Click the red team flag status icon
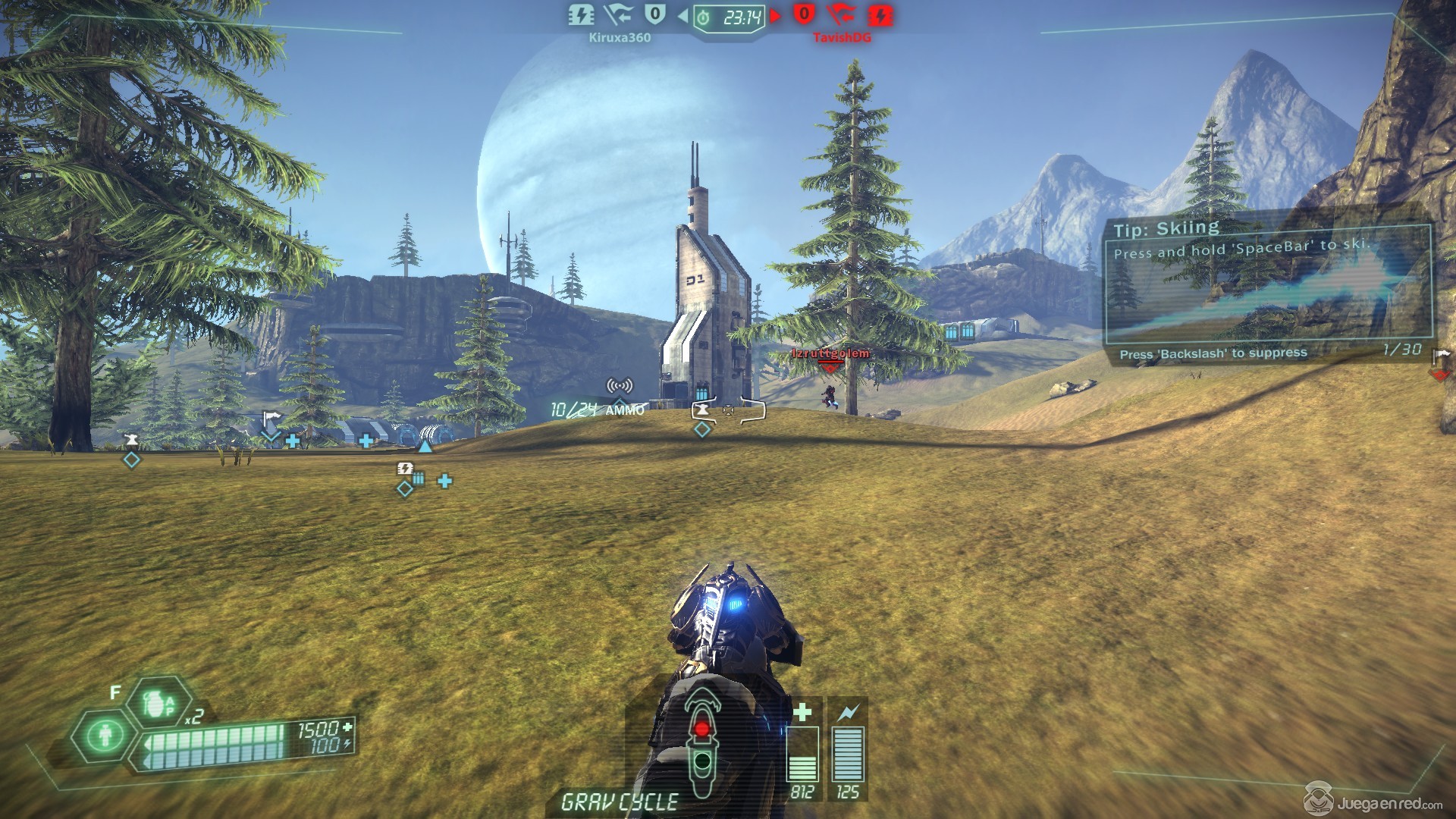 [841, 14]
